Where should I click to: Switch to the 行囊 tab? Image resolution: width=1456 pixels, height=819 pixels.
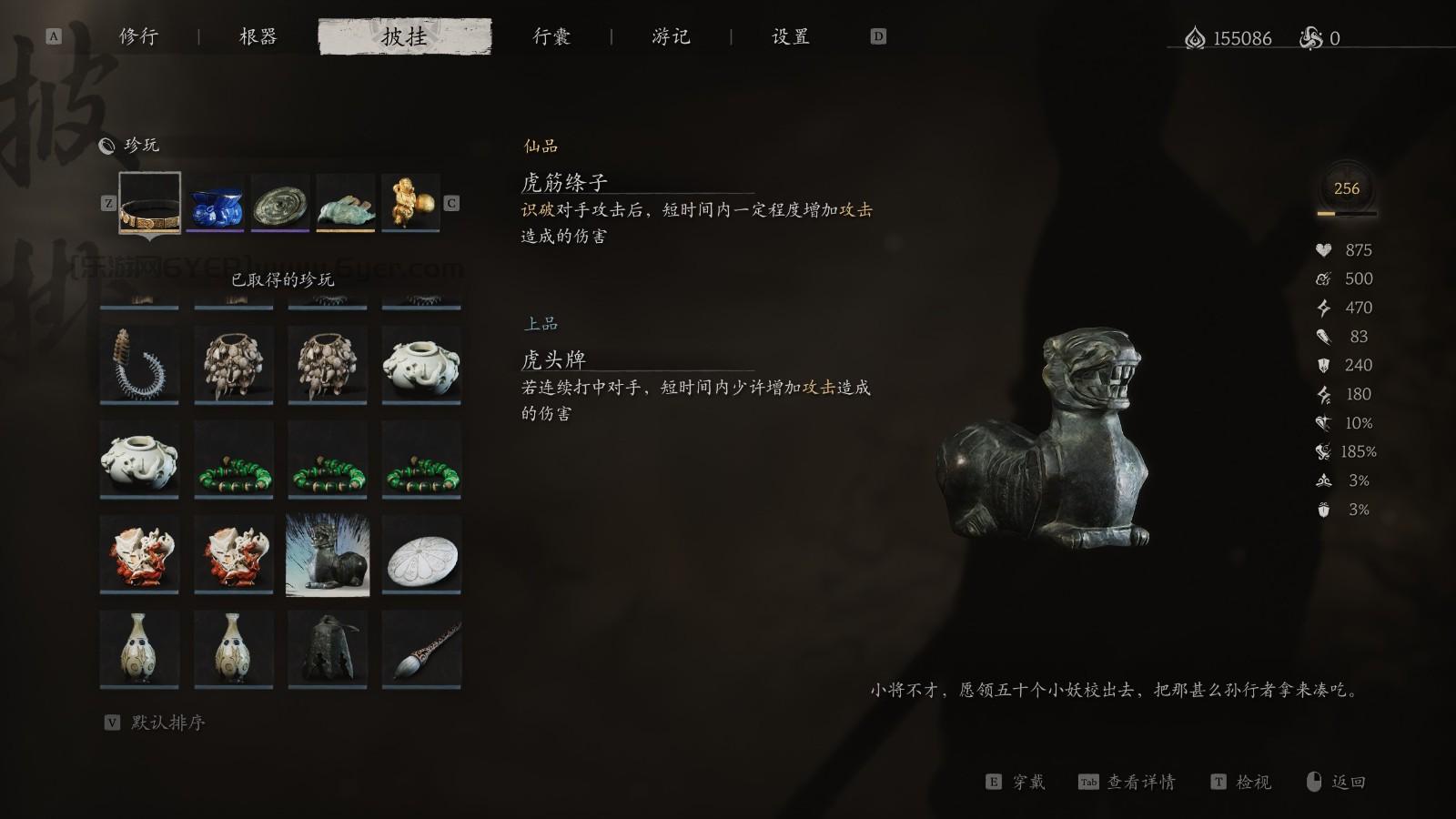552,36
